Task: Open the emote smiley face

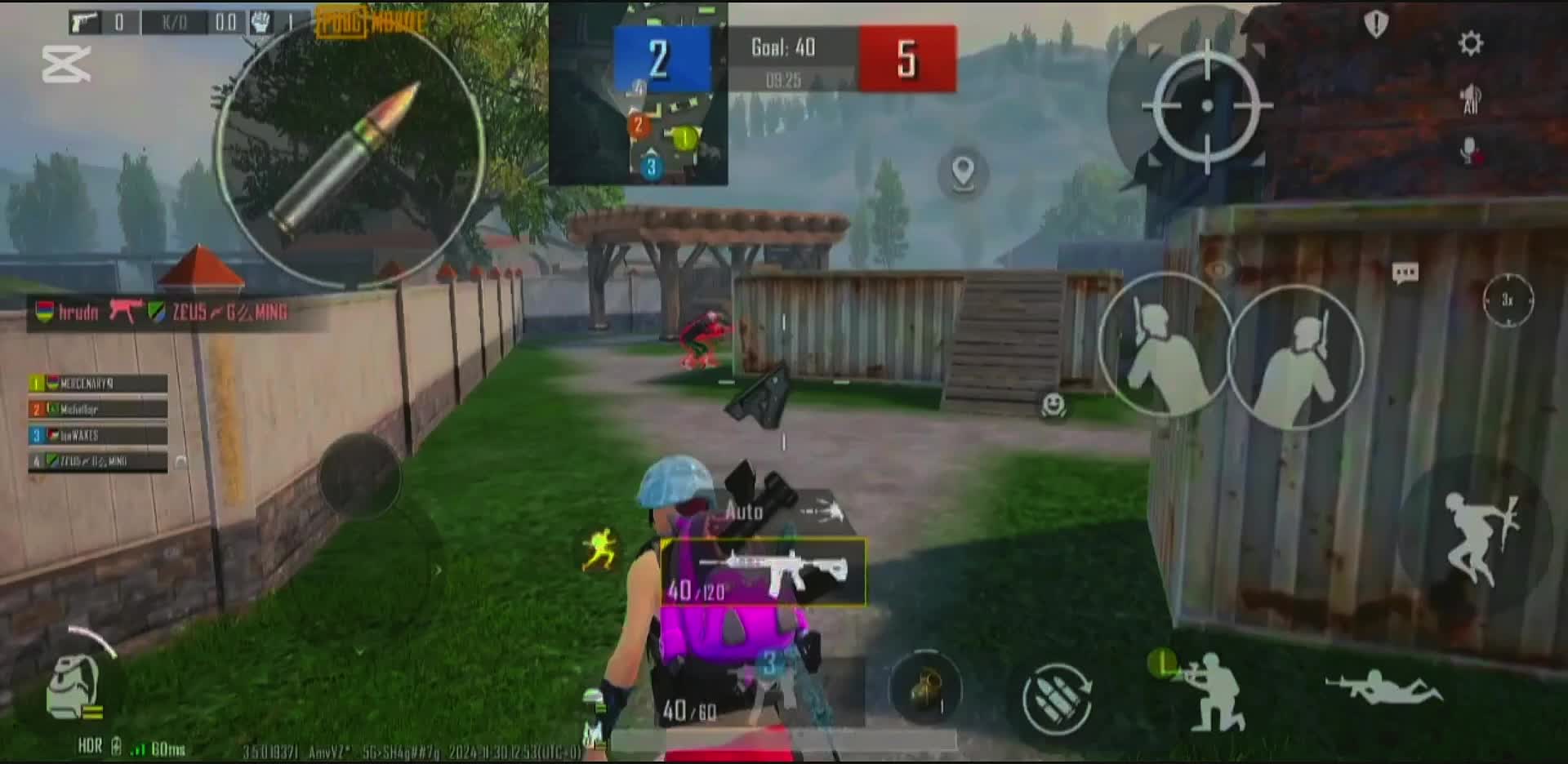Action: [1053, 405]
